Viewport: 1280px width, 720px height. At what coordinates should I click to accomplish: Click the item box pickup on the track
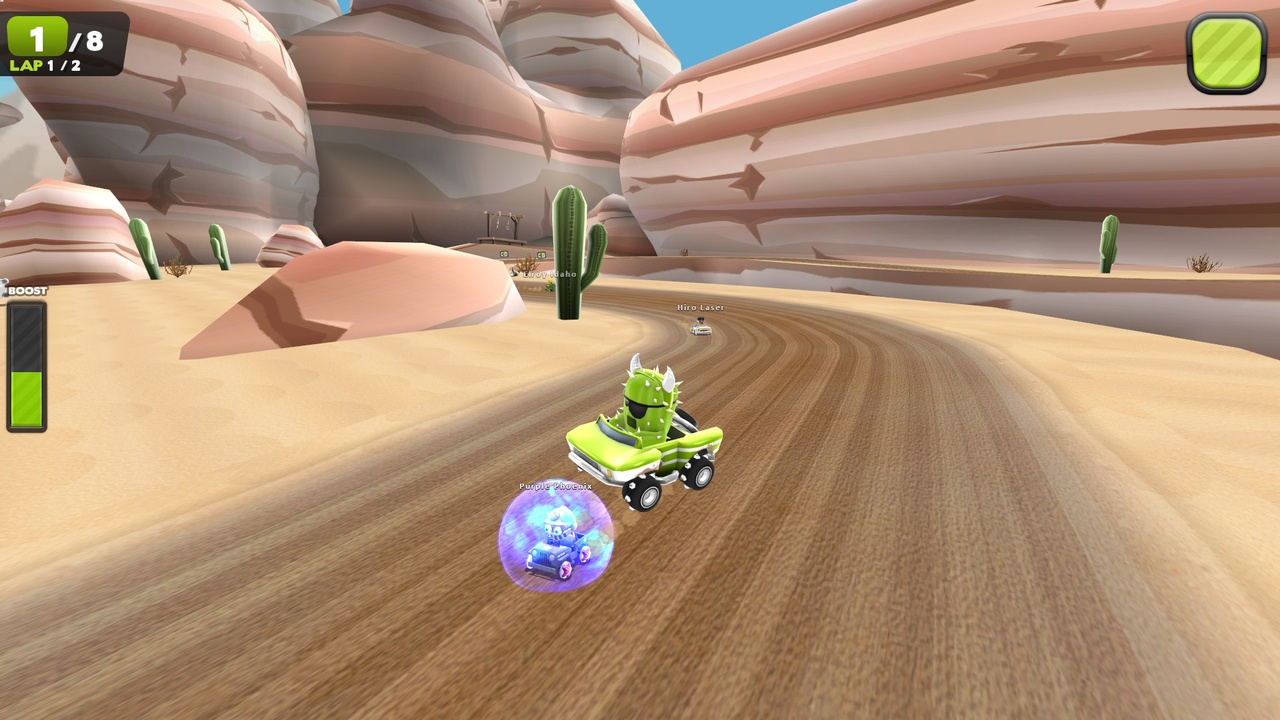(504, 253)
